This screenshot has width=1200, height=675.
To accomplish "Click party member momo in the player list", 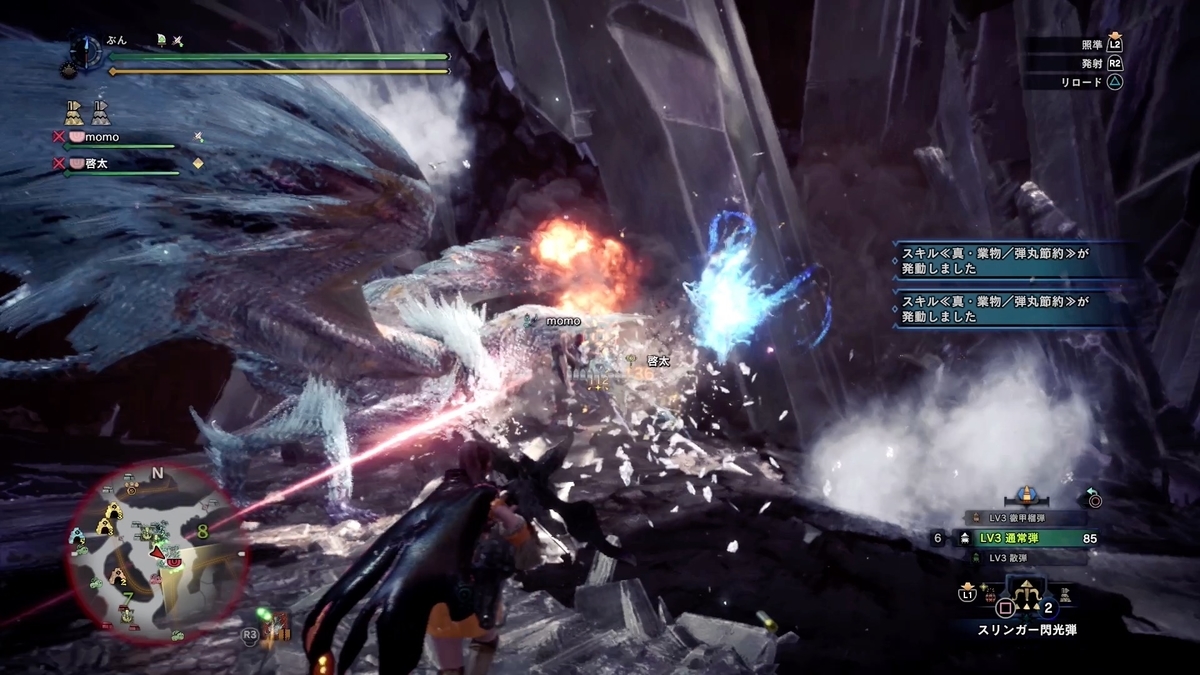I will coord(94,136).
